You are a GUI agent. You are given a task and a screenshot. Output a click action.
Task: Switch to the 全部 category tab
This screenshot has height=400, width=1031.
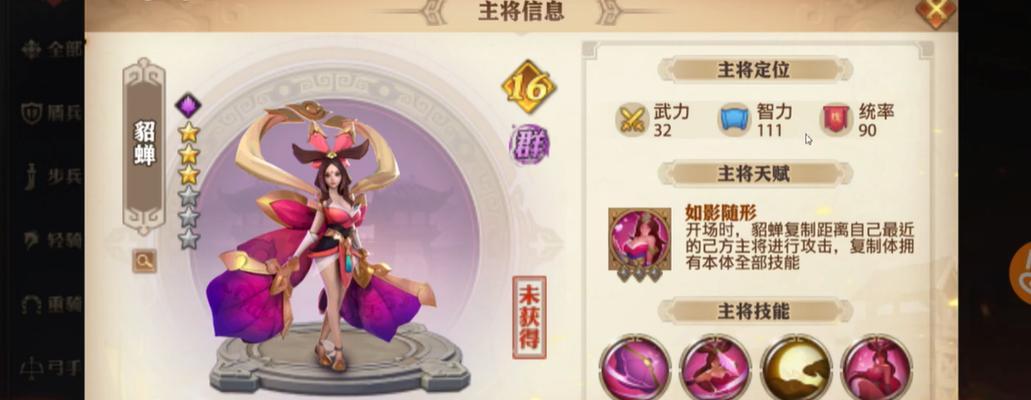pos(49,49)
